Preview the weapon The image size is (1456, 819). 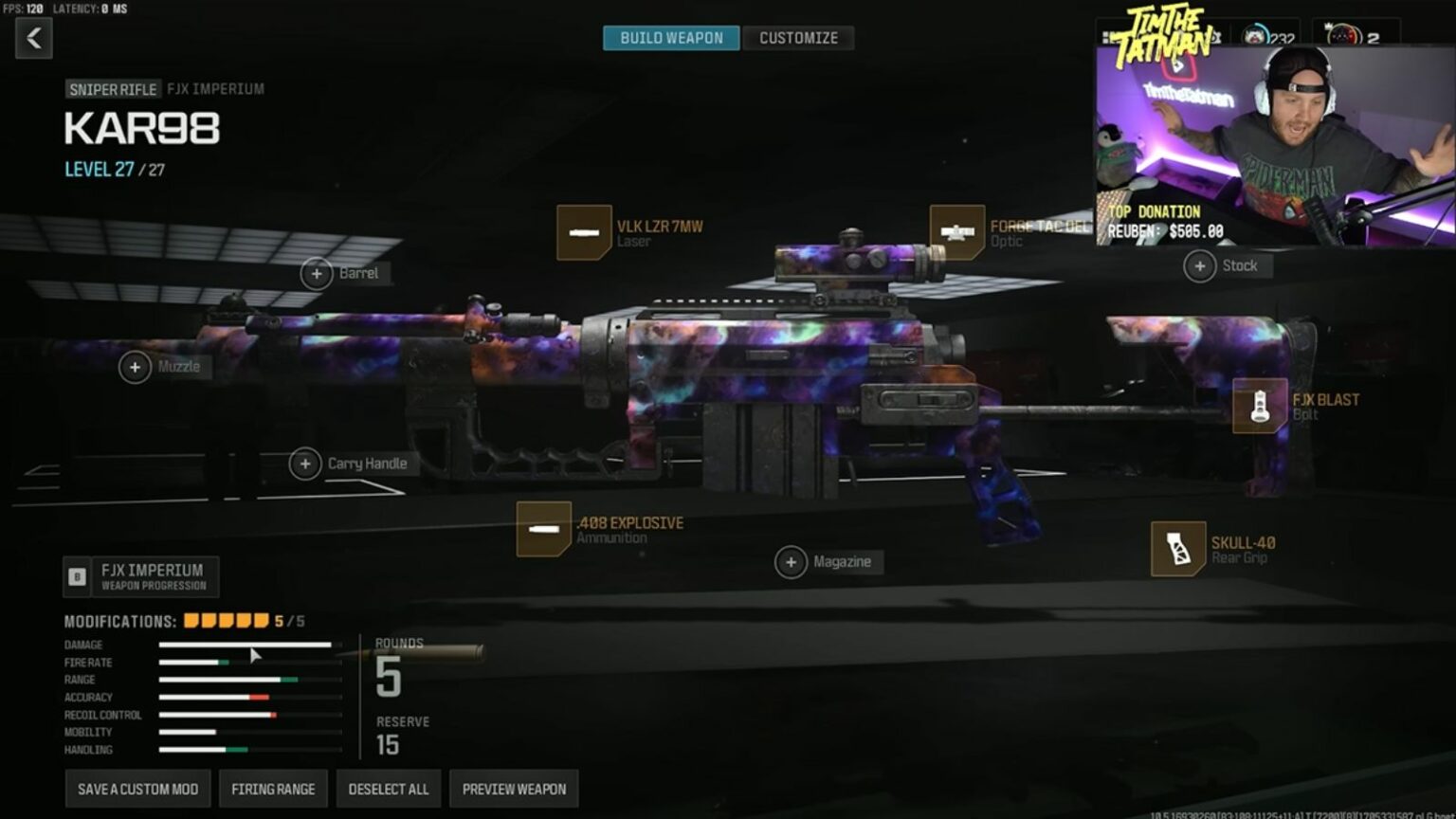(514, 789)
